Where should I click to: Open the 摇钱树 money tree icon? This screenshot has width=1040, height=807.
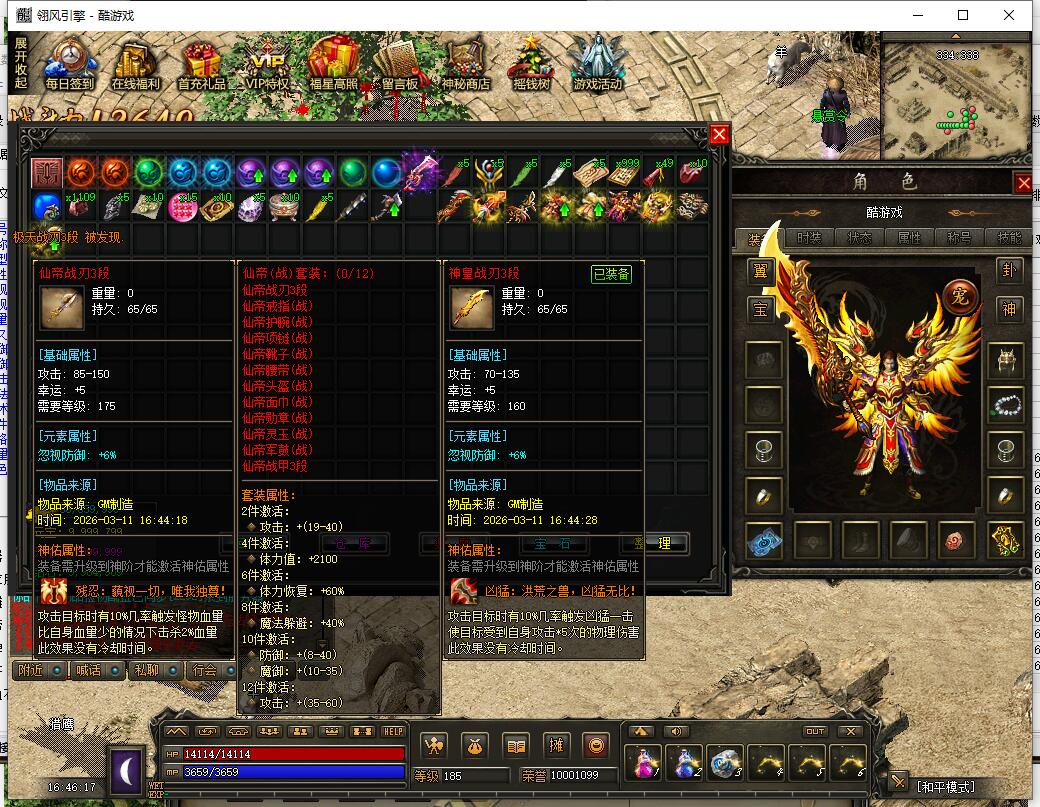click(531, 65)
